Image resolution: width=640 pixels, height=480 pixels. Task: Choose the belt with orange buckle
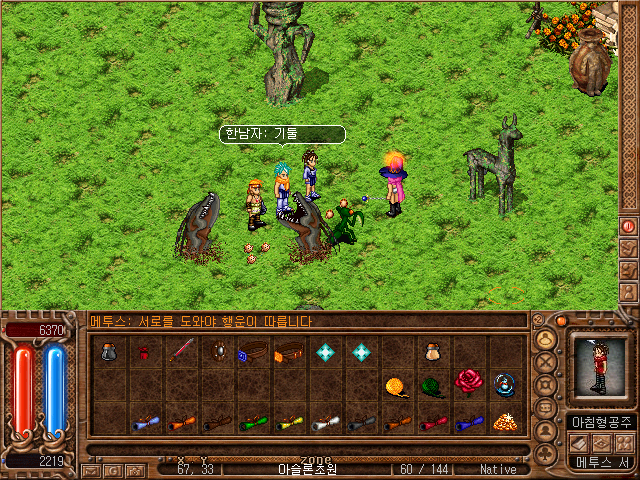(290, 352)
